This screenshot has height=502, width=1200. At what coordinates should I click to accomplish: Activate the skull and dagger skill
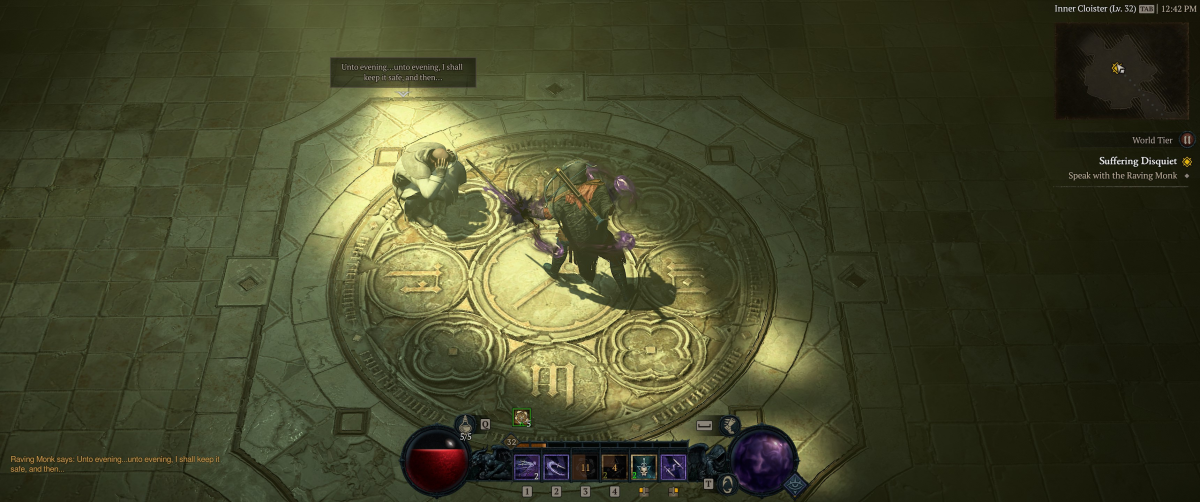pos(643,466)
